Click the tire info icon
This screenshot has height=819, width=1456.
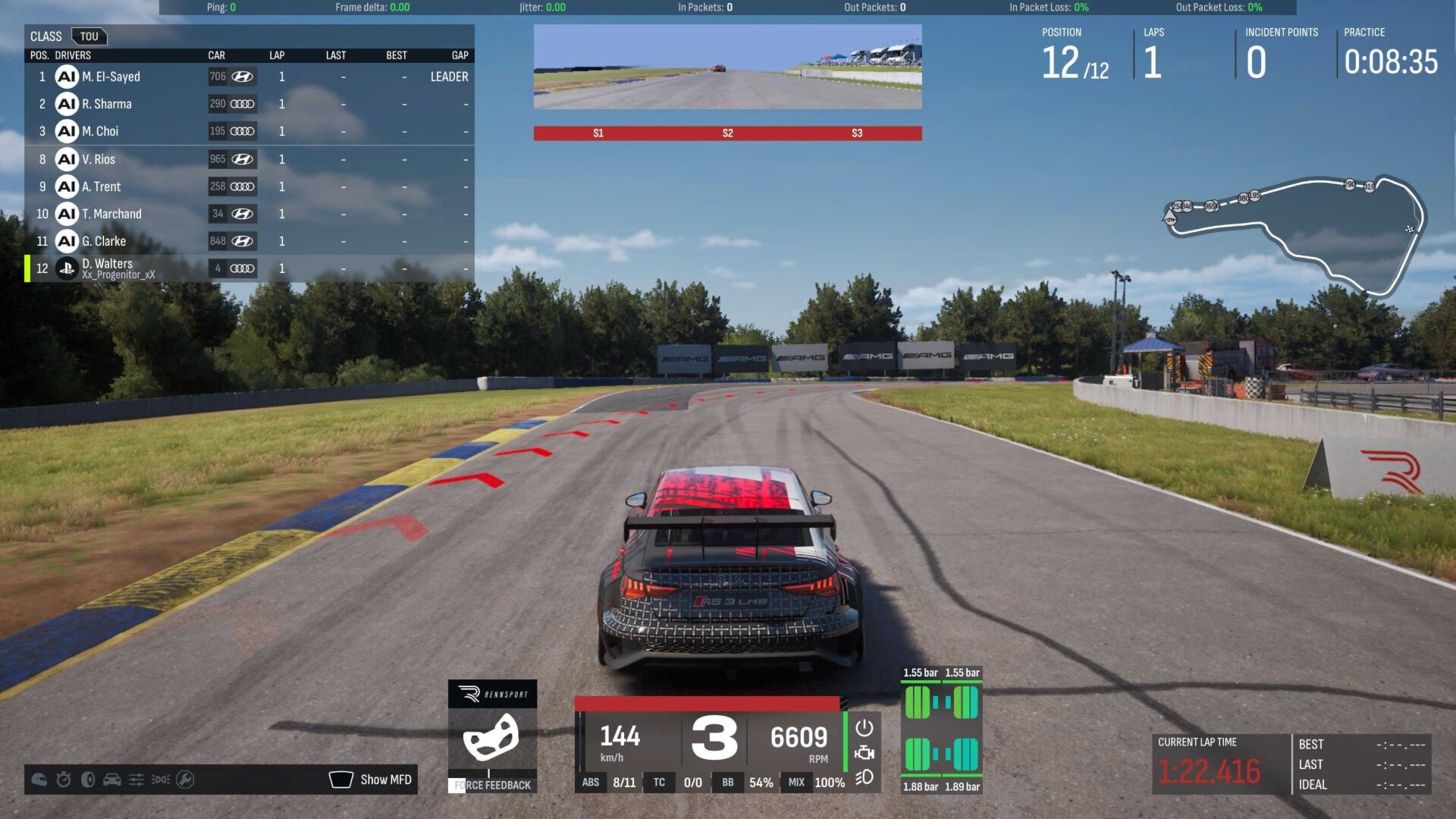[x=87, y=780]
